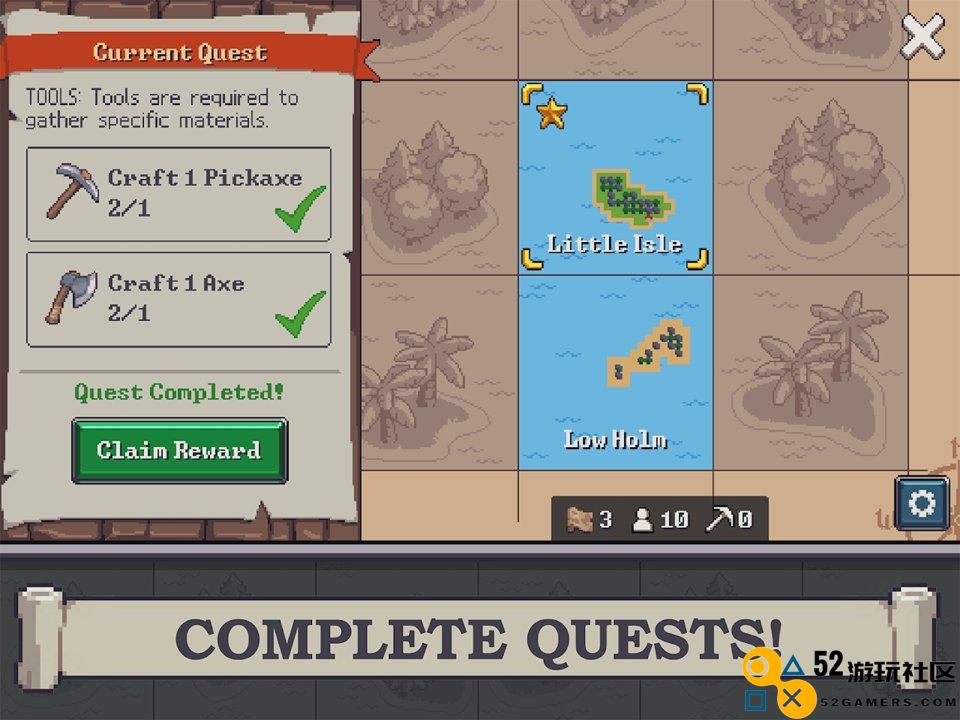Select the Little Isle map tile

pos(615,178)
